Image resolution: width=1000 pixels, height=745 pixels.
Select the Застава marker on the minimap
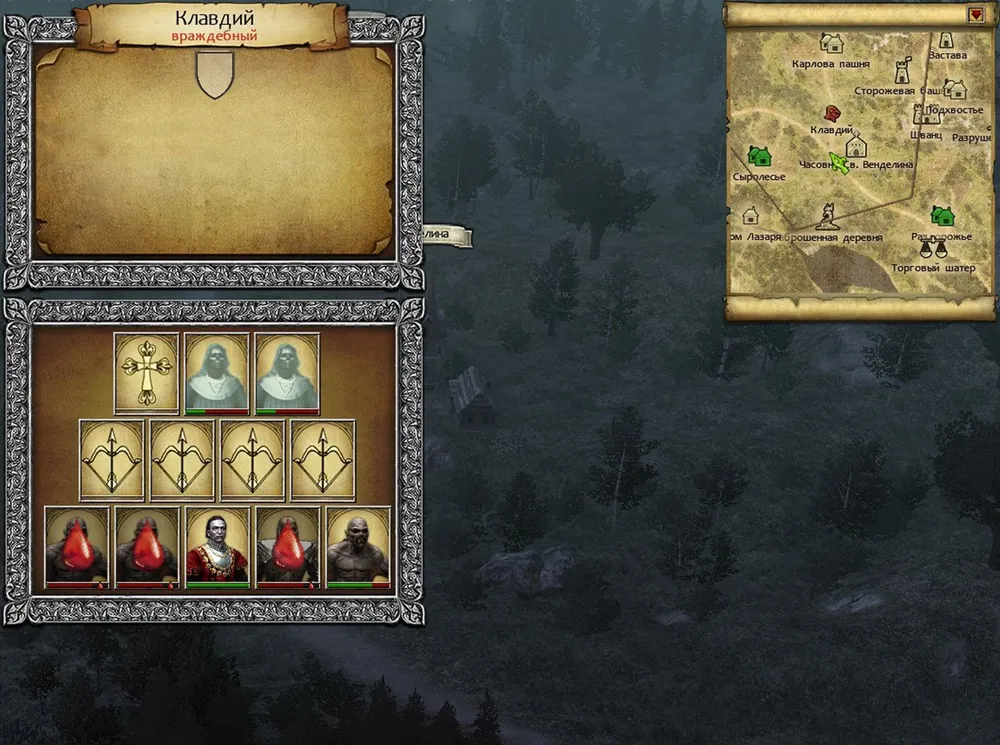(946, 40)
